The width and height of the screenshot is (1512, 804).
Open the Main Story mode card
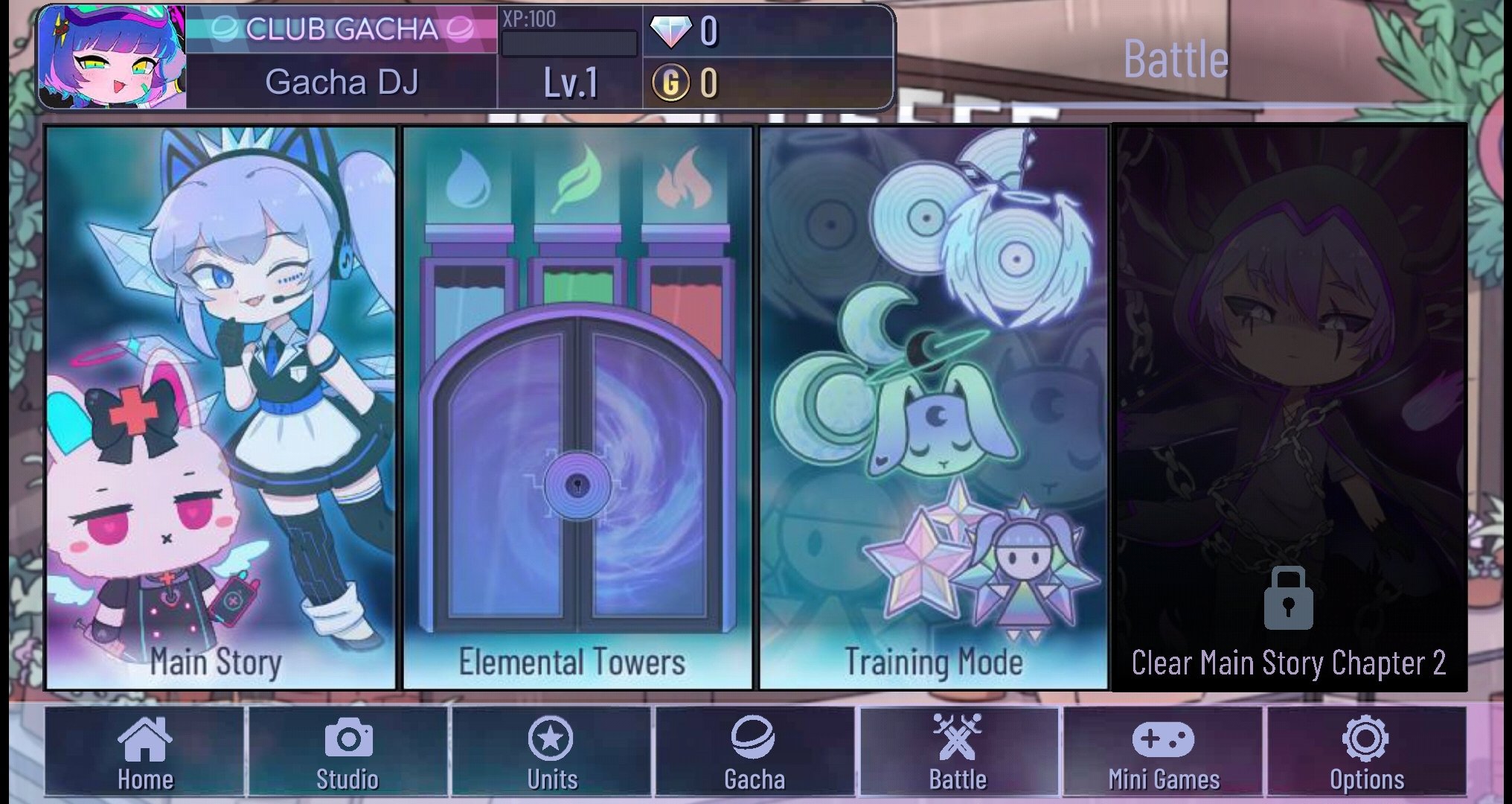click(217, 409)
